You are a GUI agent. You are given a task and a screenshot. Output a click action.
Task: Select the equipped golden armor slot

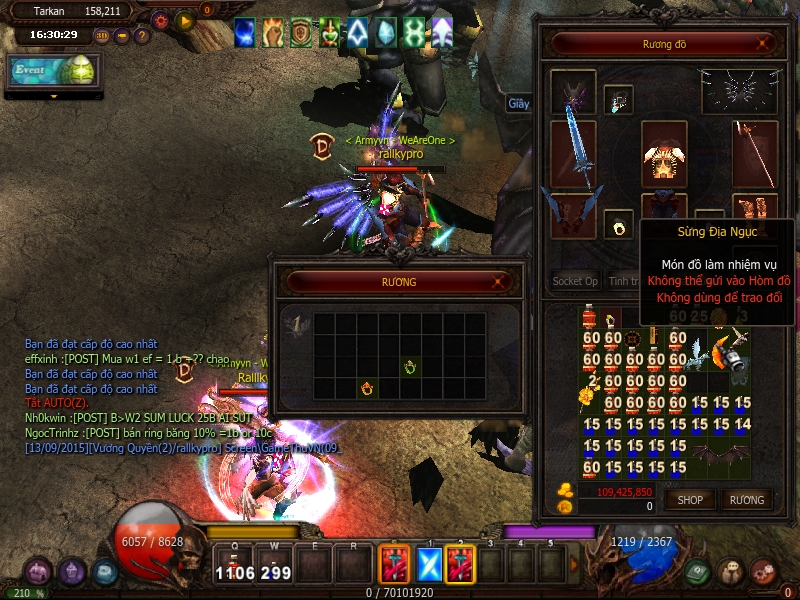tap(665, 155)
